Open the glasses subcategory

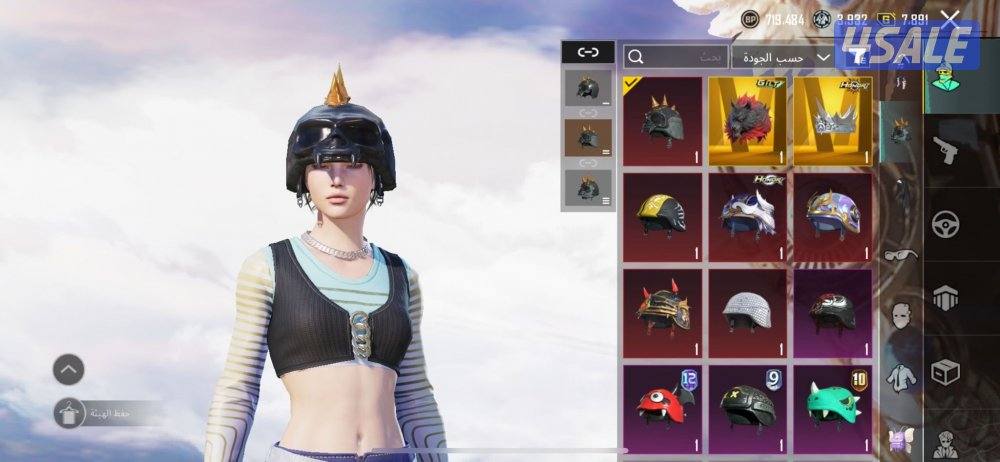click(901, 254)
